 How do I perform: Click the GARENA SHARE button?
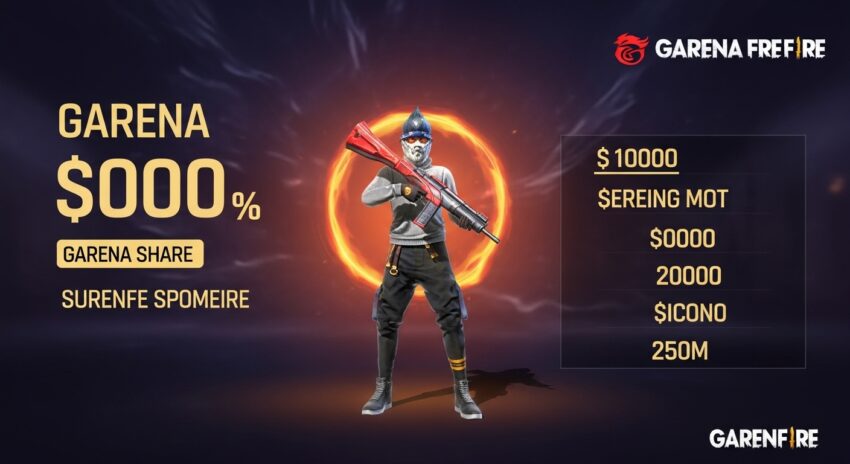[x=130, y=254]
